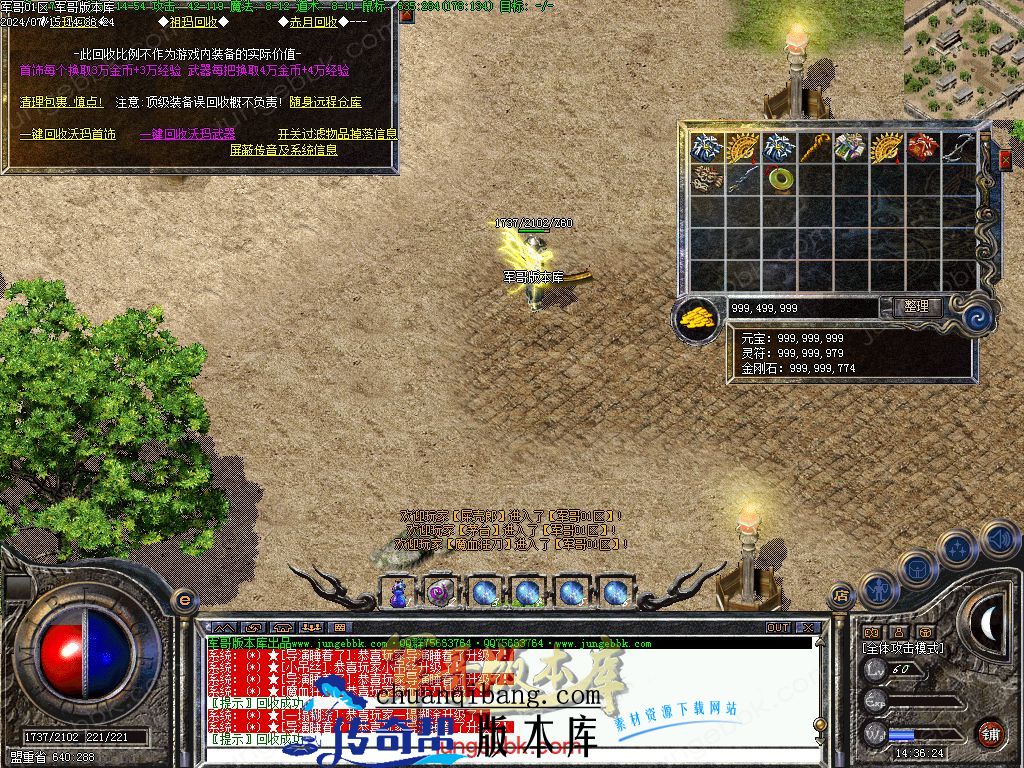
Task: Toggle 开关过滤物品掉落信息 drop filter
Action: (x=337, y=134)
